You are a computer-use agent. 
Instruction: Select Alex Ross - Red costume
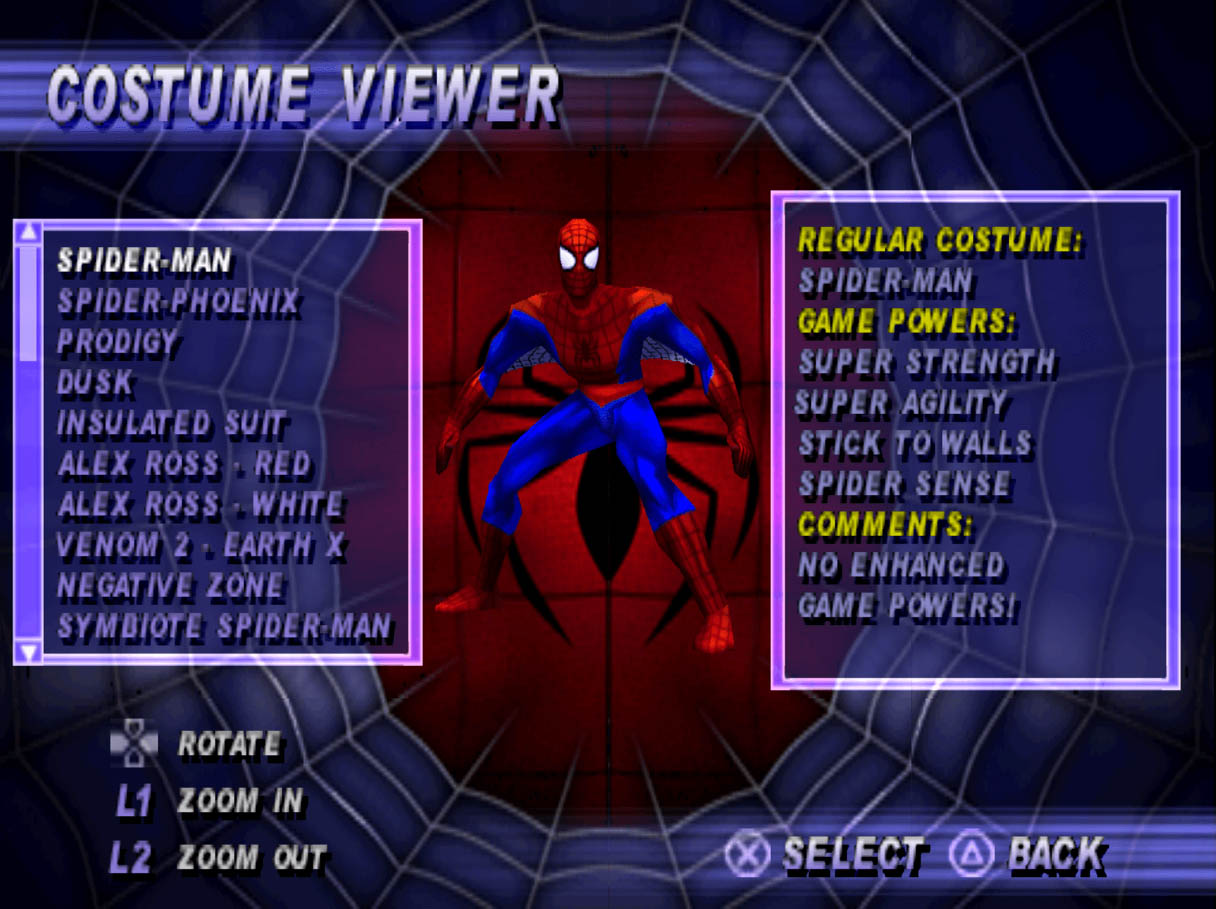[185, 465]
